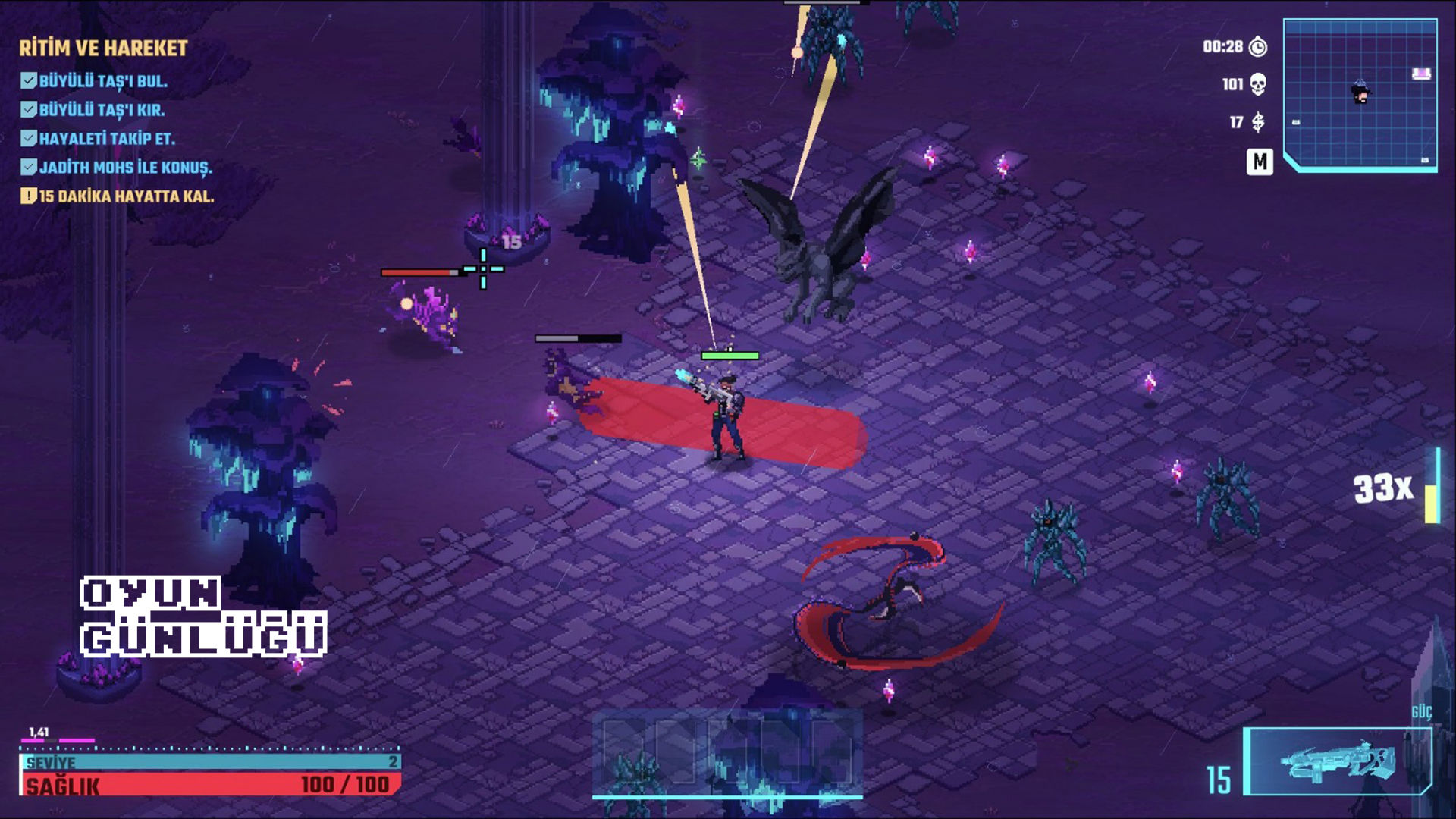This screenshot has width=1456, height=819.
Task: Select the equipped rifle weapon slot
Action: (1337, 761)
